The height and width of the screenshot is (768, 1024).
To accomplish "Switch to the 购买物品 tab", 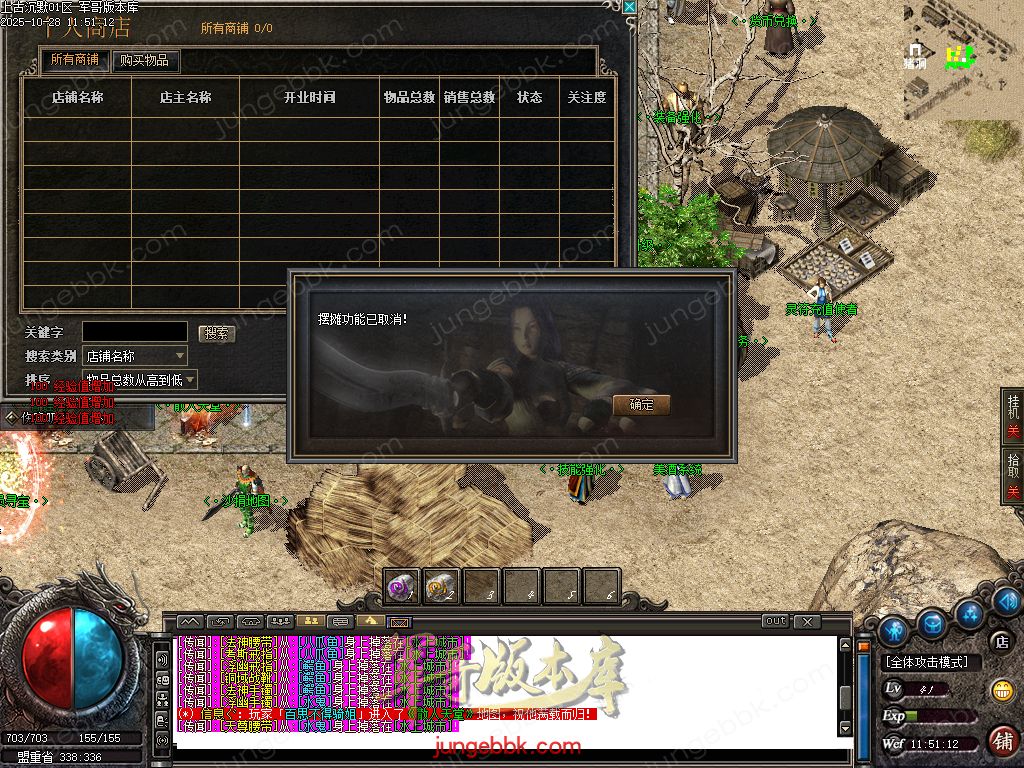I will pos(145,60).
